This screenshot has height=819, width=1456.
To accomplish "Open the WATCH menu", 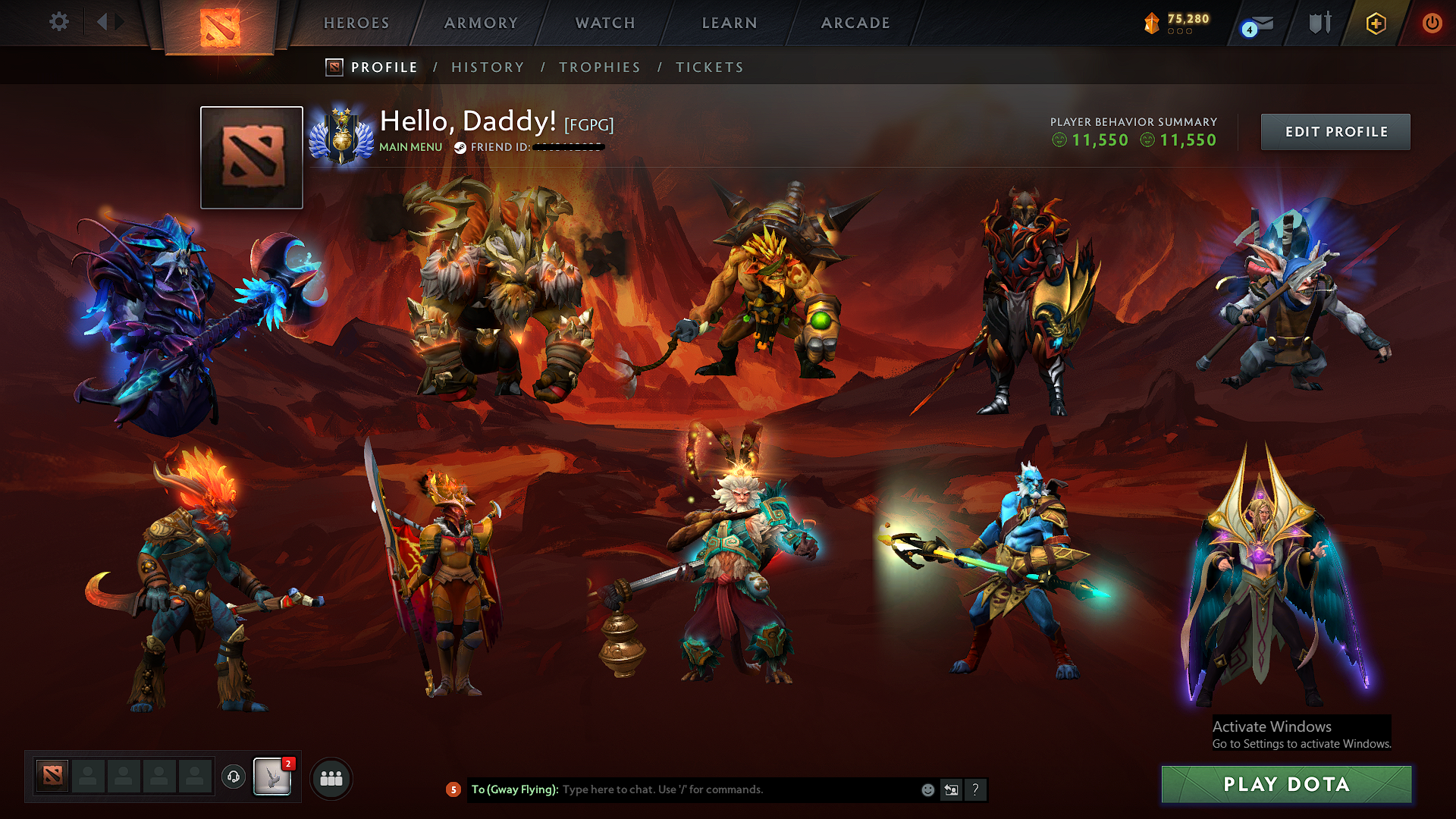I will tap(604, 23).
